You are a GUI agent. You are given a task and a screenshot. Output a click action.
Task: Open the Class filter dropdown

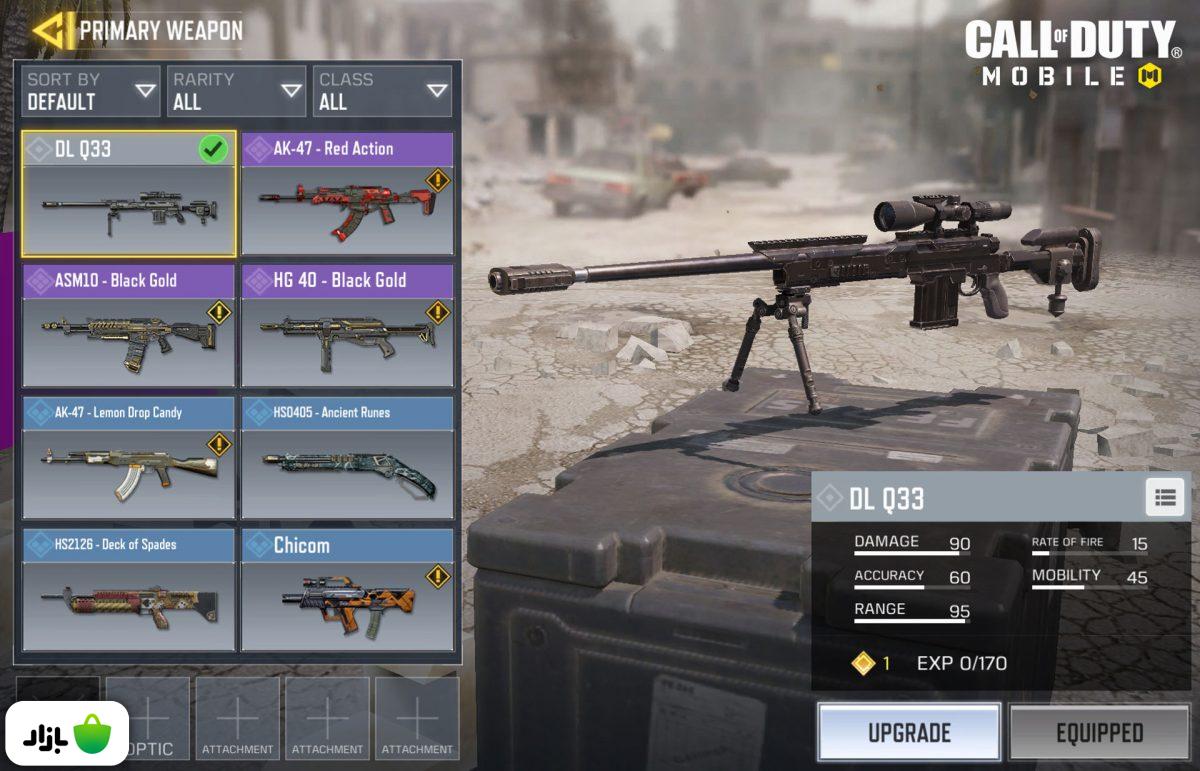383,91
